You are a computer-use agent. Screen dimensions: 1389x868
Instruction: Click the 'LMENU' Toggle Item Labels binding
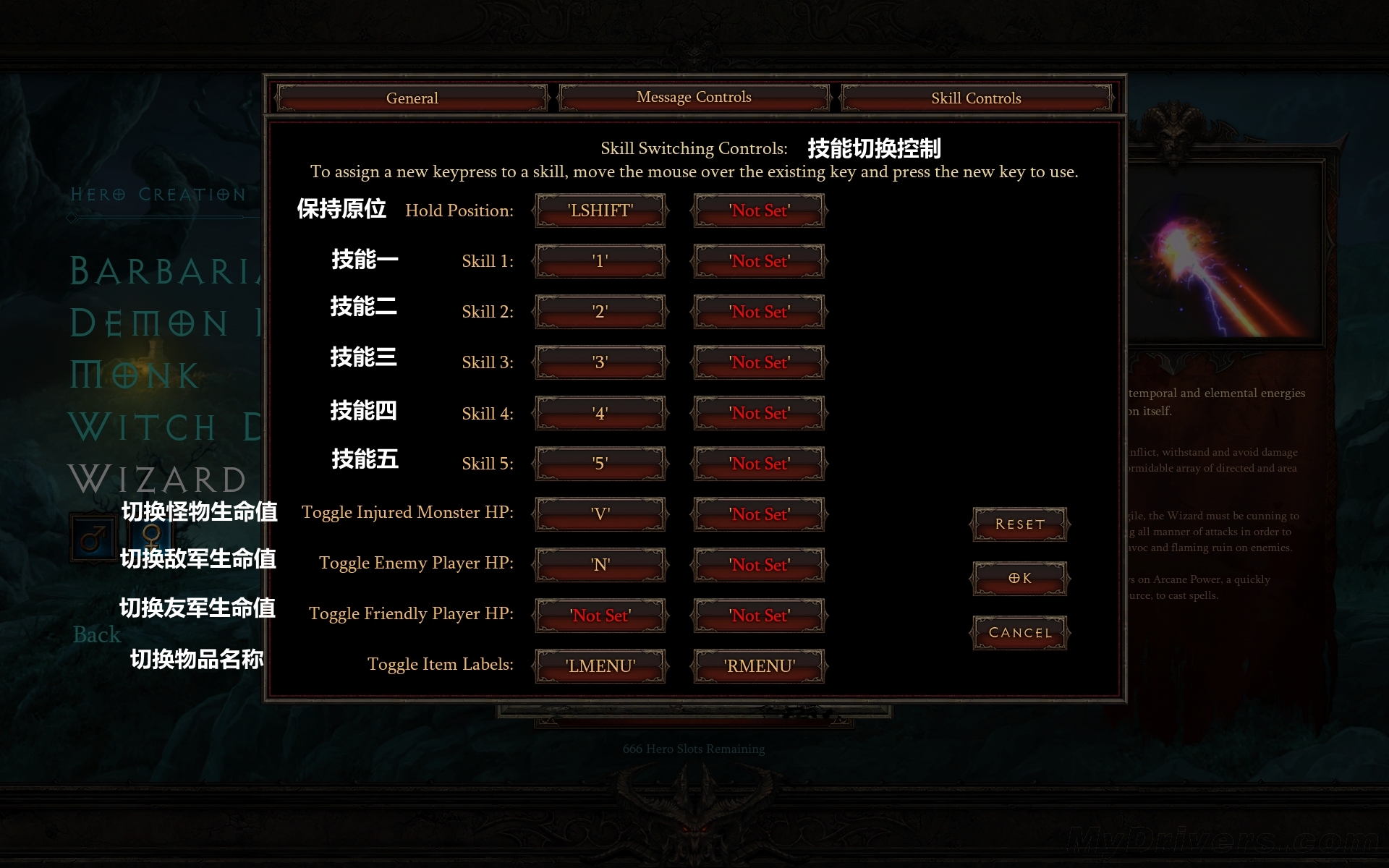click(x=600, y=666)
